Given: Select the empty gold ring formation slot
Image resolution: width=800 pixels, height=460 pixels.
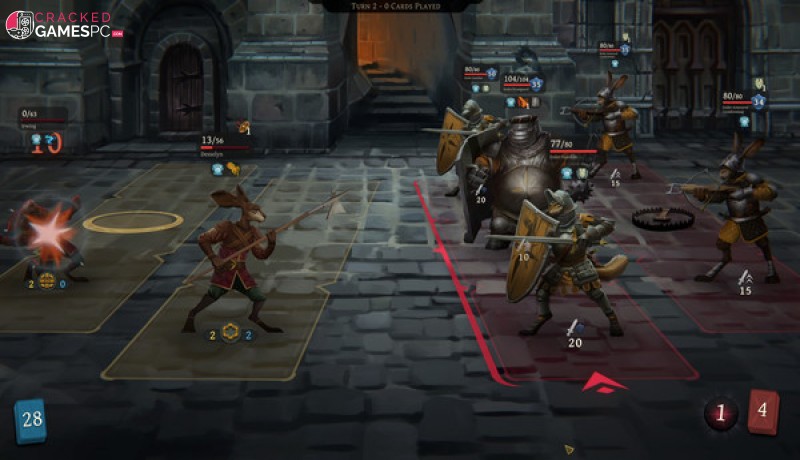Looking at the screenshot, I should (132, 221).
